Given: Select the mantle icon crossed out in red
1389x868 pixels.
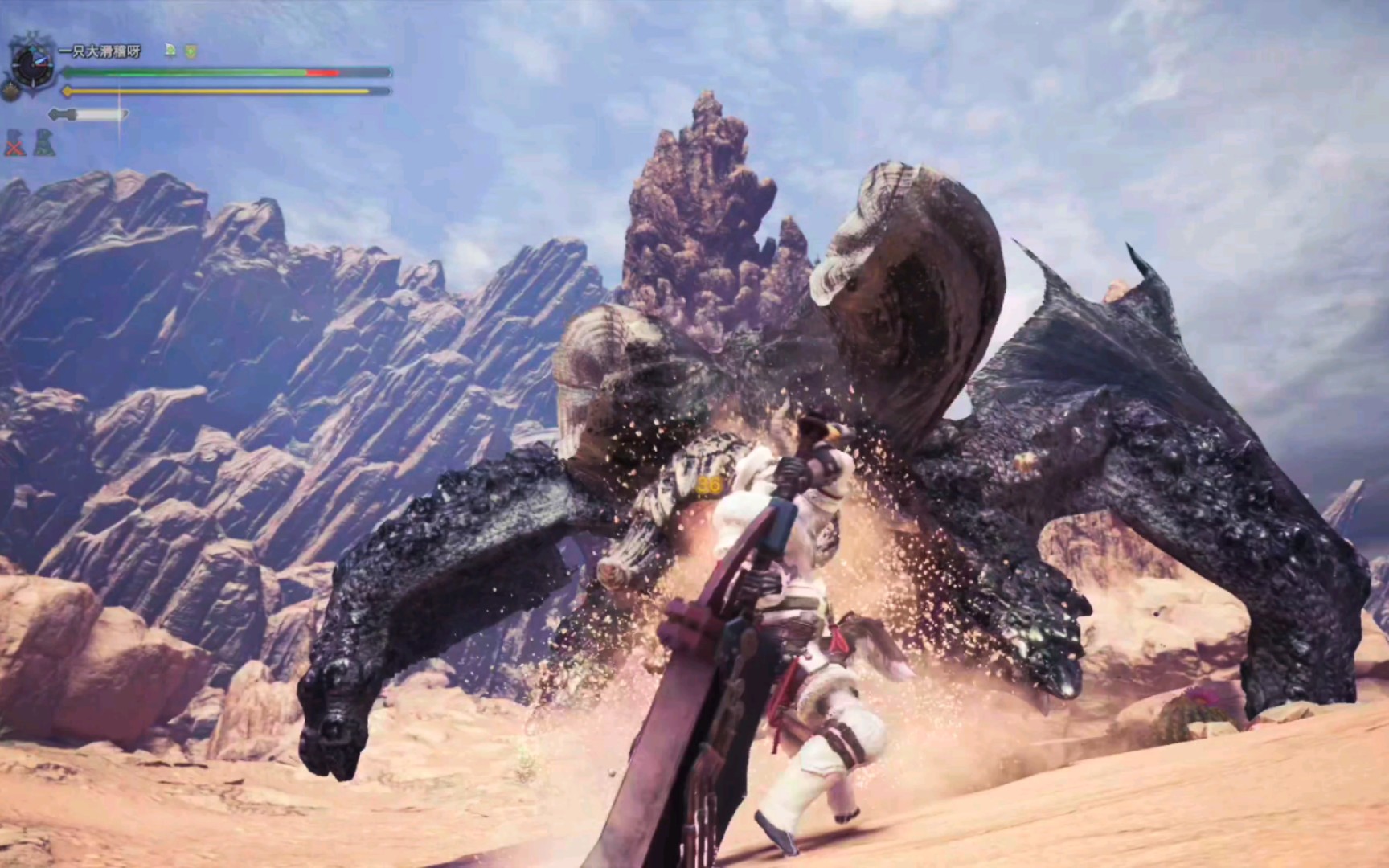Looking at the screenshot, I should point(15,143).
